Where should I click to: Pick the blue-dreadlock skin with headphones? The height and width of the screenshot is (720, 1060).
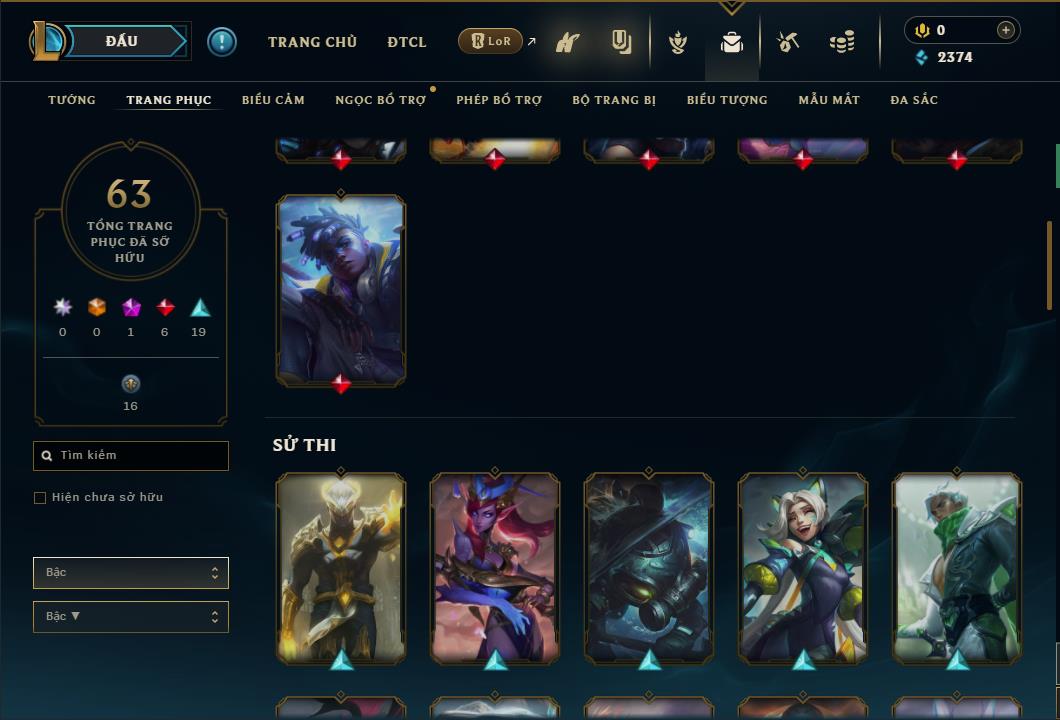point(341,289)
